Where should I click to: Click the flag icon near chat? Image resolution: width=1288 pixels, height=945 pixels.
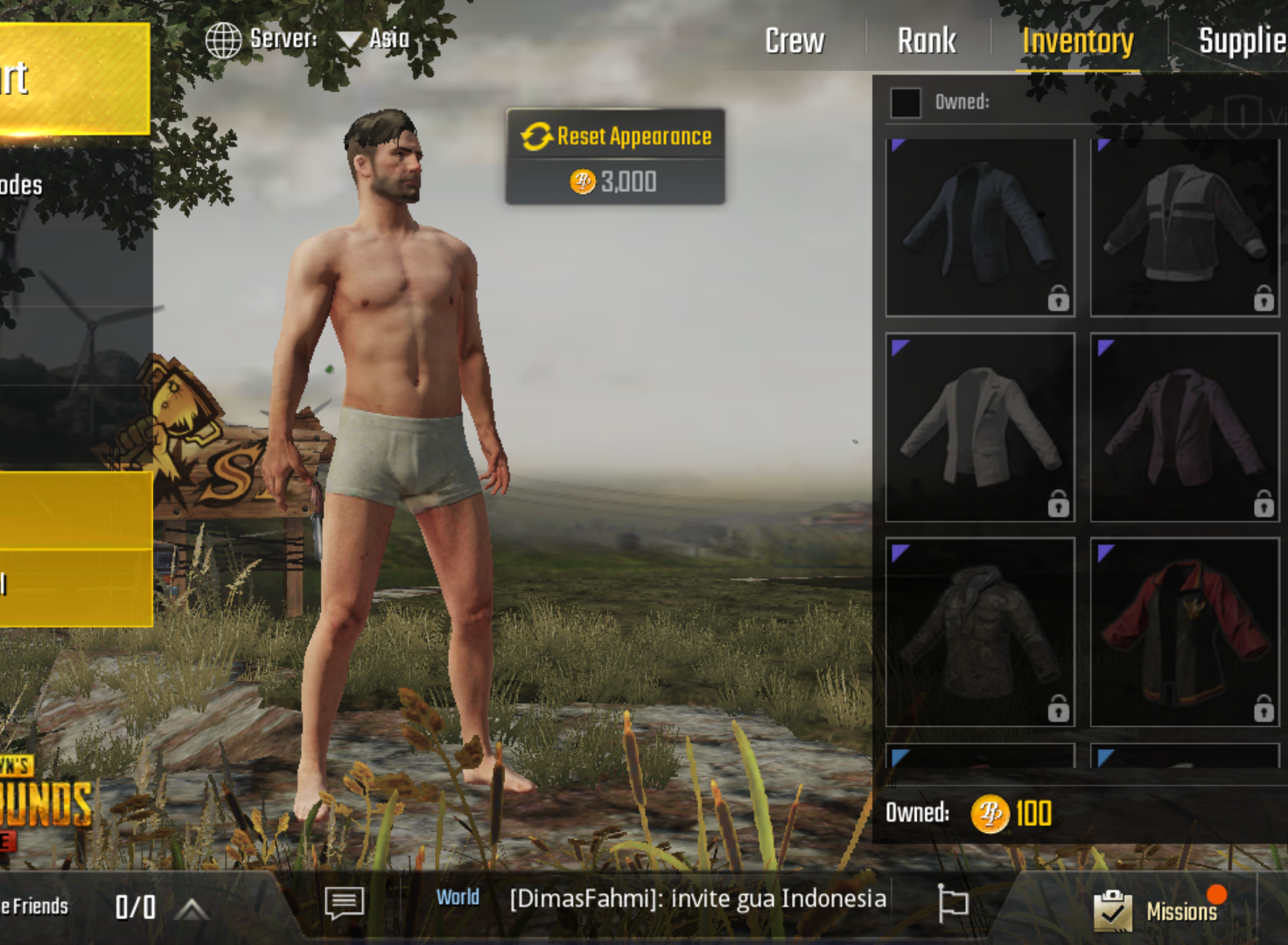pos(952,901)
